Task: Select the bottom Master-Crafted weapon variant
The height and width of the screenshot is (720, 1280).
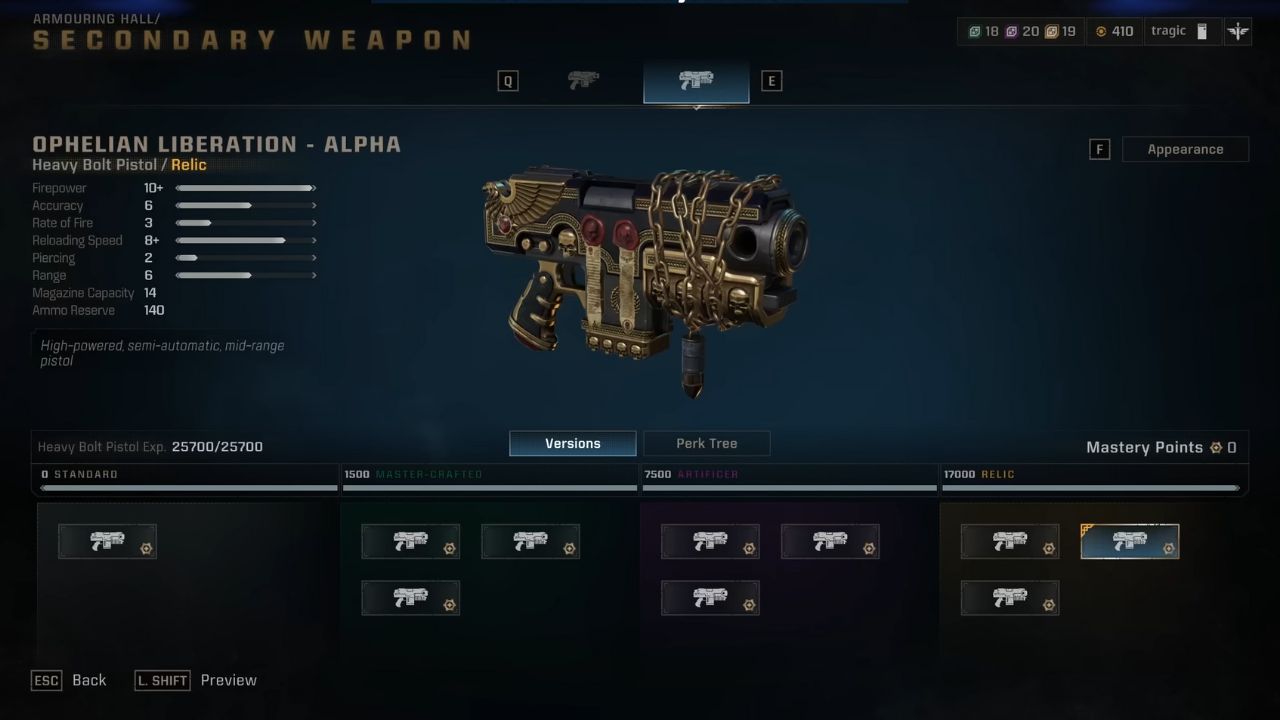Action: coord(410,597)
